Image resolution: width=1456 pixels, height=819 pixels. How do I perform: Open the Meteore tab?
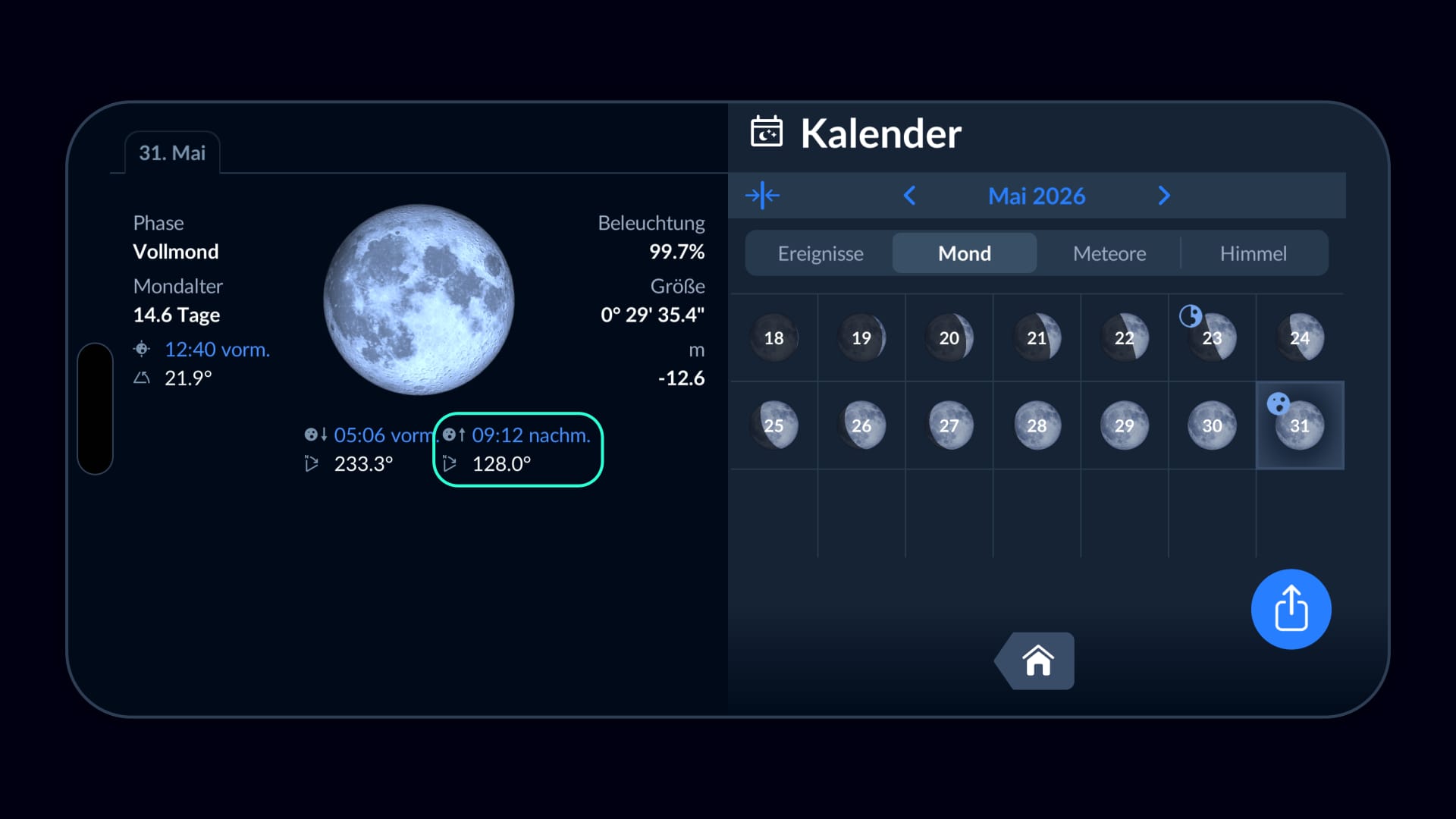[1109, 253]
